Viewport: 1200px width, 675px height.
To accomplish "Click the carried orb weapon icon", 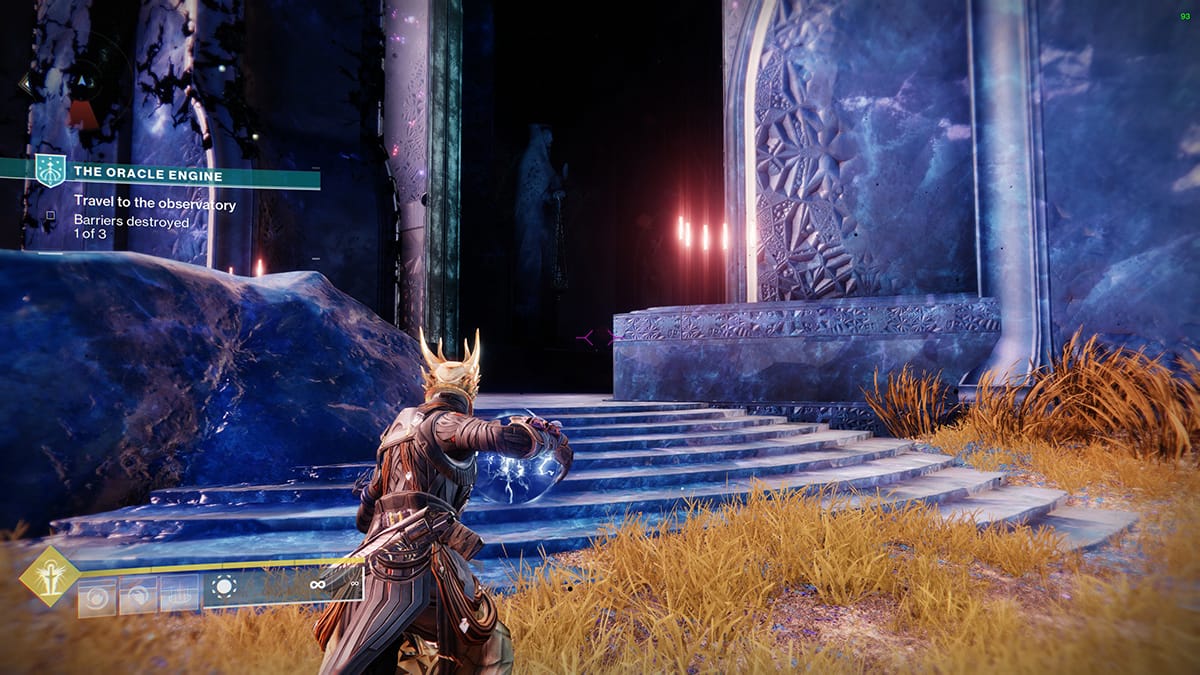I will pyautogui.click(x=224, y=588).
